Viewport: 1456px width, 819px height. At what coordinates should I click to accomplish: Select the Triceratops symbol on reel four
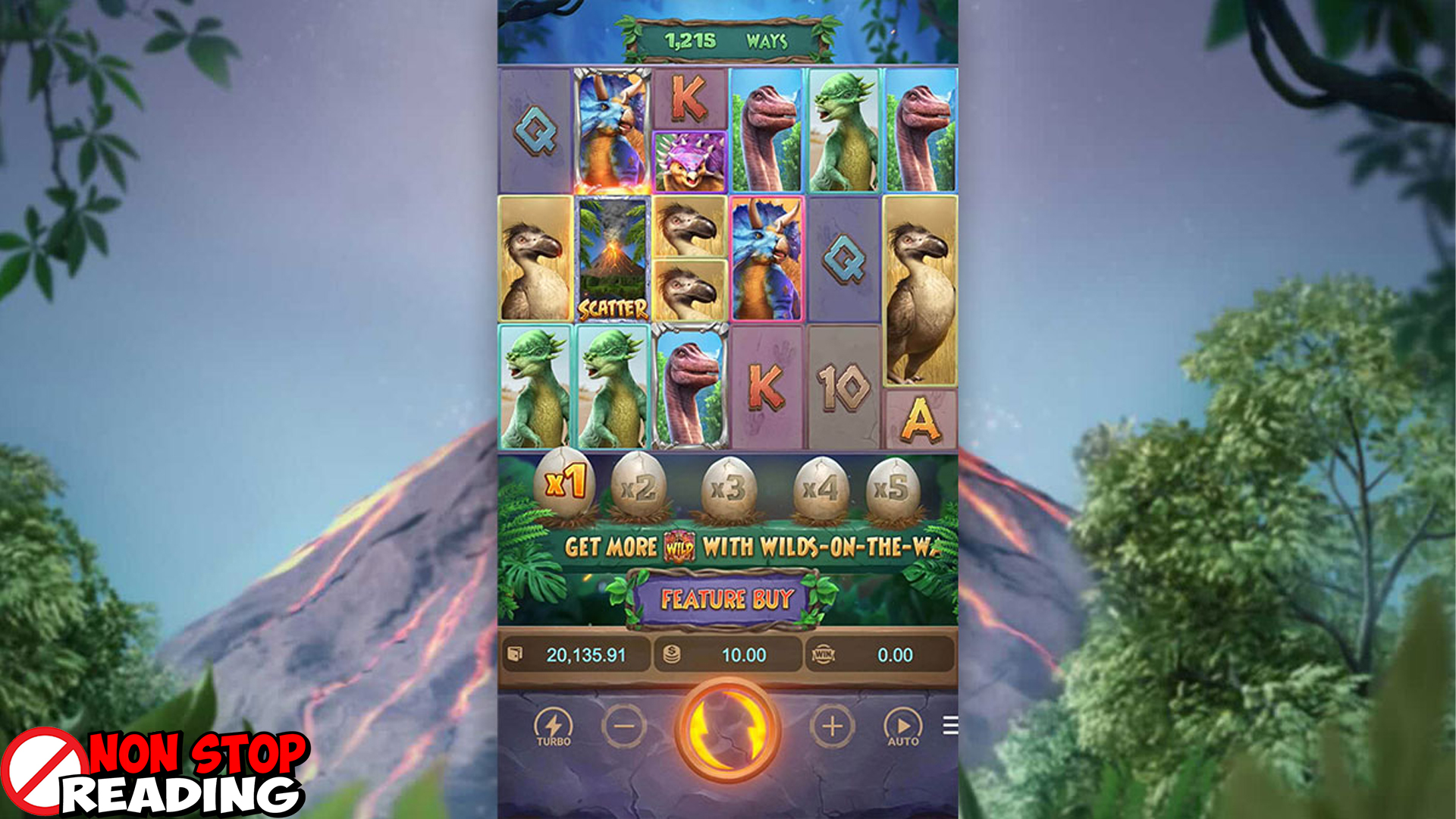click(x=766, y=258)
